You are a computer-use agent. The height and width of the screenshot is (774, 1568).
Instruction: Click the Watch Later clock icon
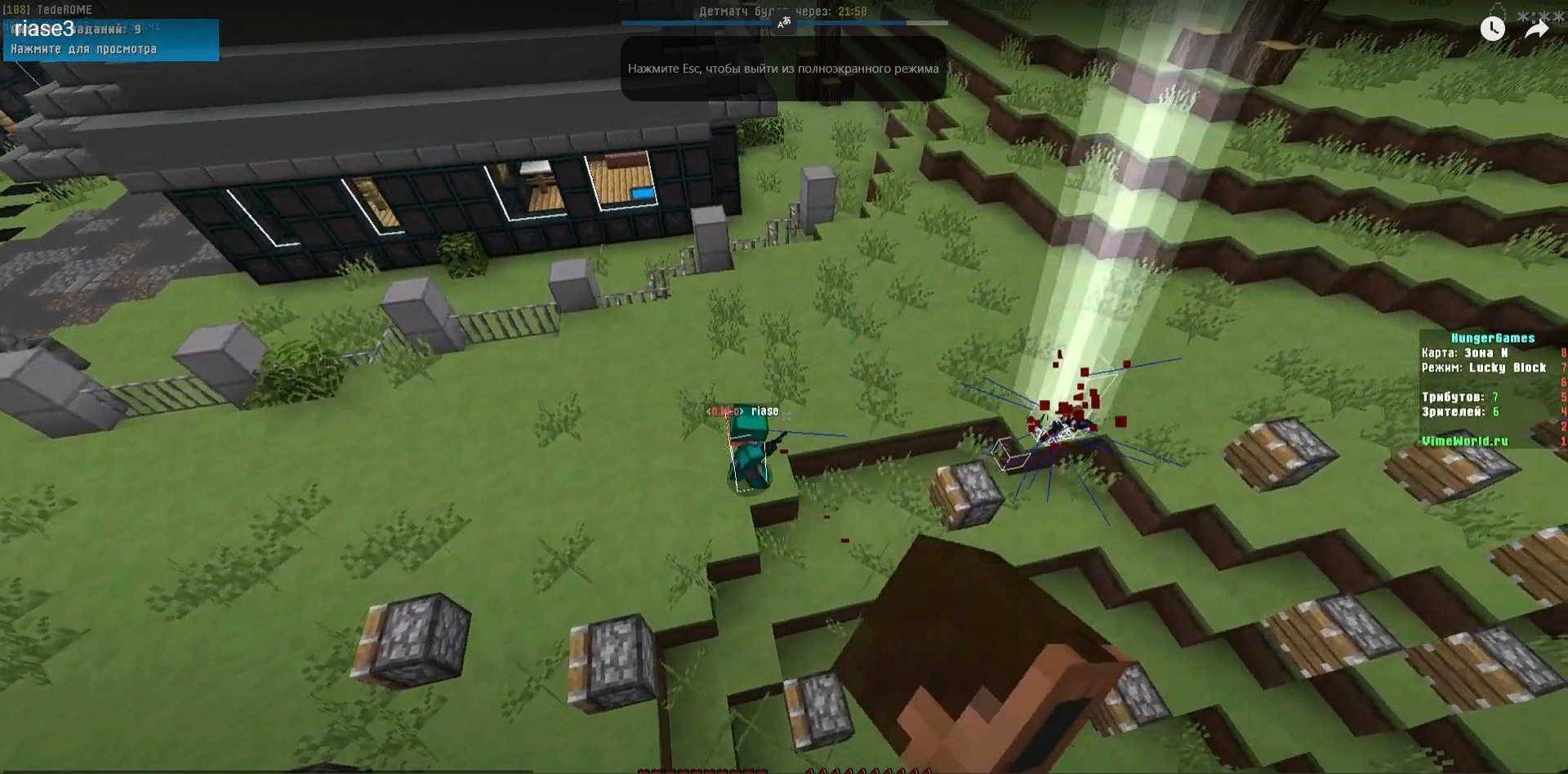tap(1492, 29)
